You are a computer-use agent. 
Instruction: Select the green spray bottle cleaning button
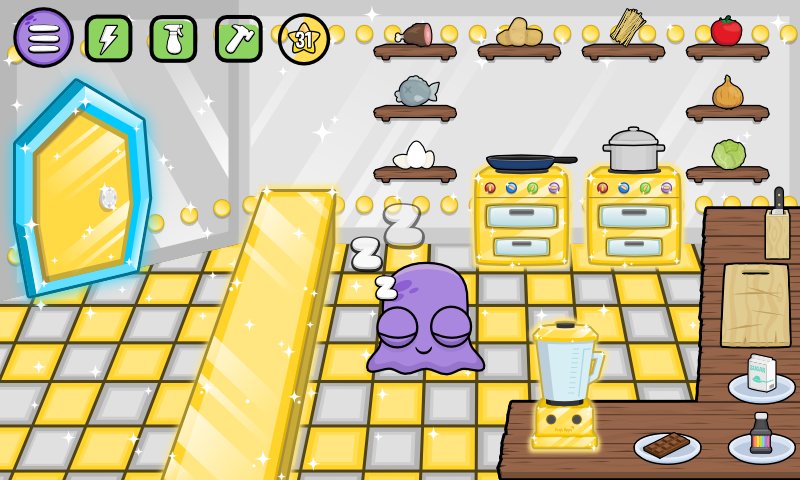[173, 38]
